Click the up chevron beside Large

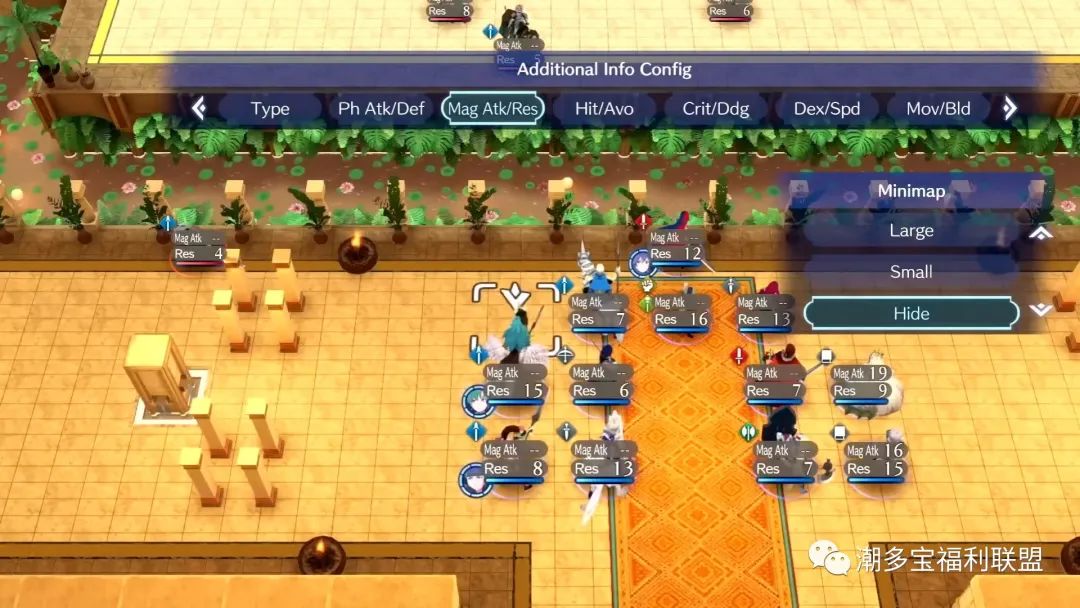click(x=1041, y=232)
